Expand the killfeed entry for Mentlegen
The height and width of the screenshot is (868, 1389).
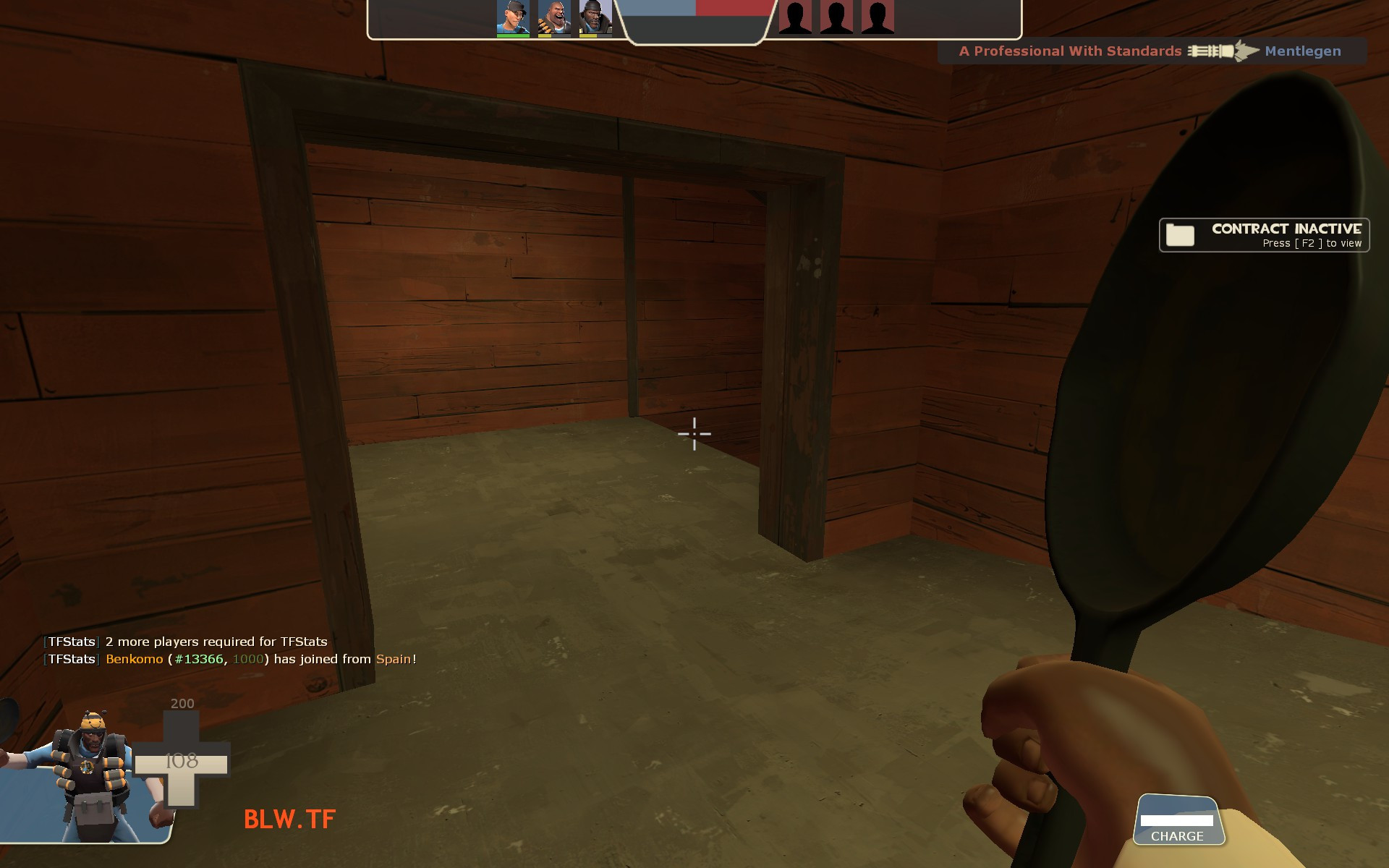pos(1157,51)
